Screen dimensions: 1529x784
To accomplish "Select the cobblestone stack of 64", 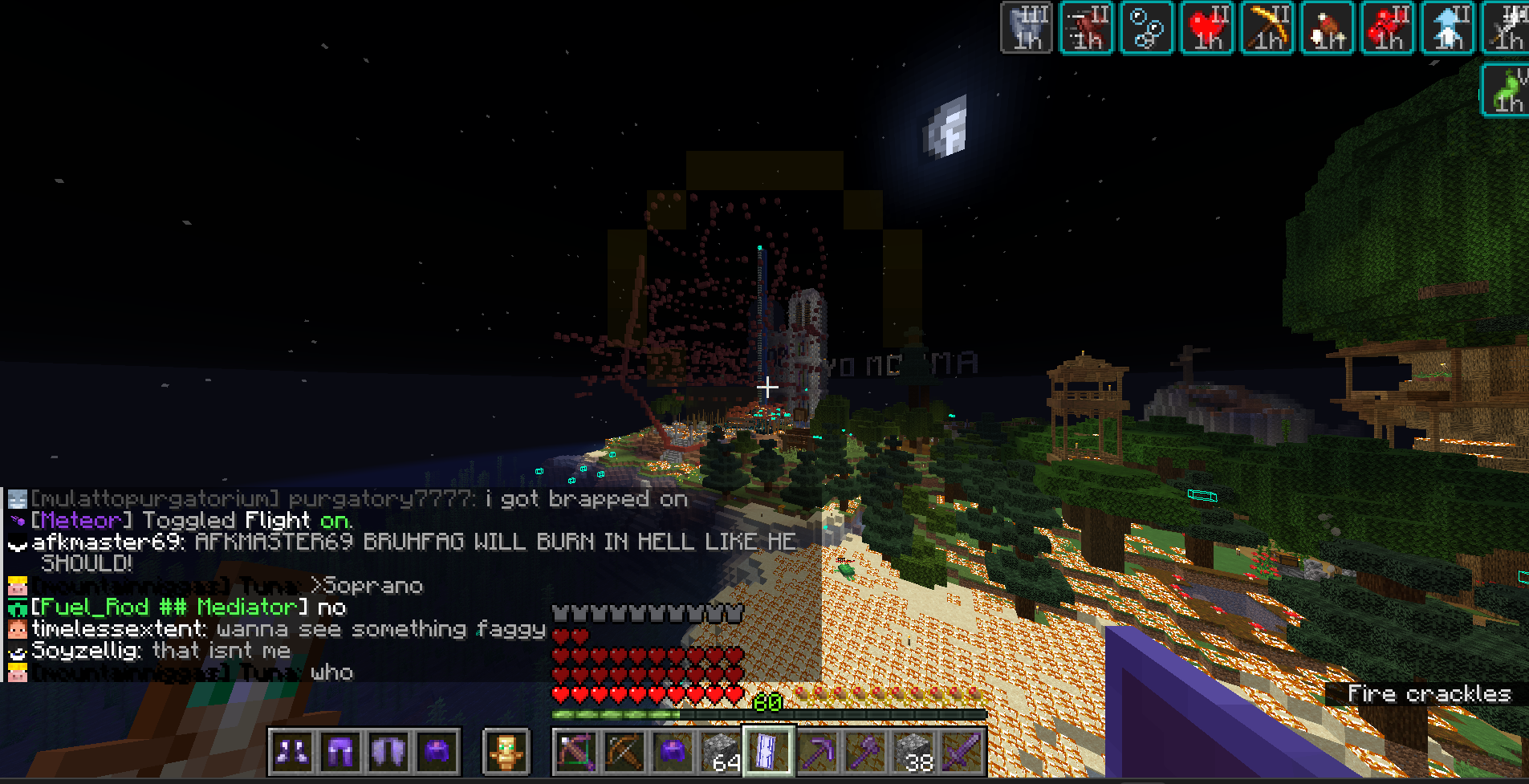I will click(722, 752).
